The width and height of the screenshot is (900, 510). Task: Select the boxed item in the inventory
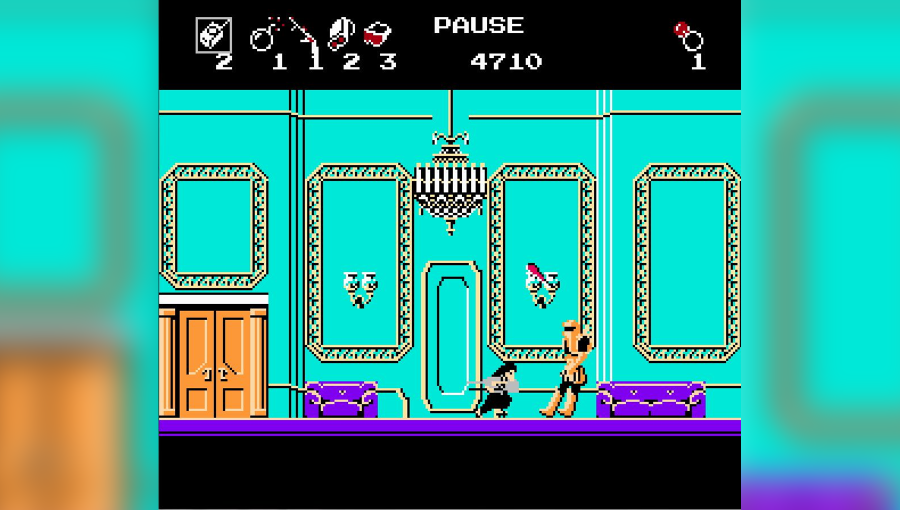[213, 35]
